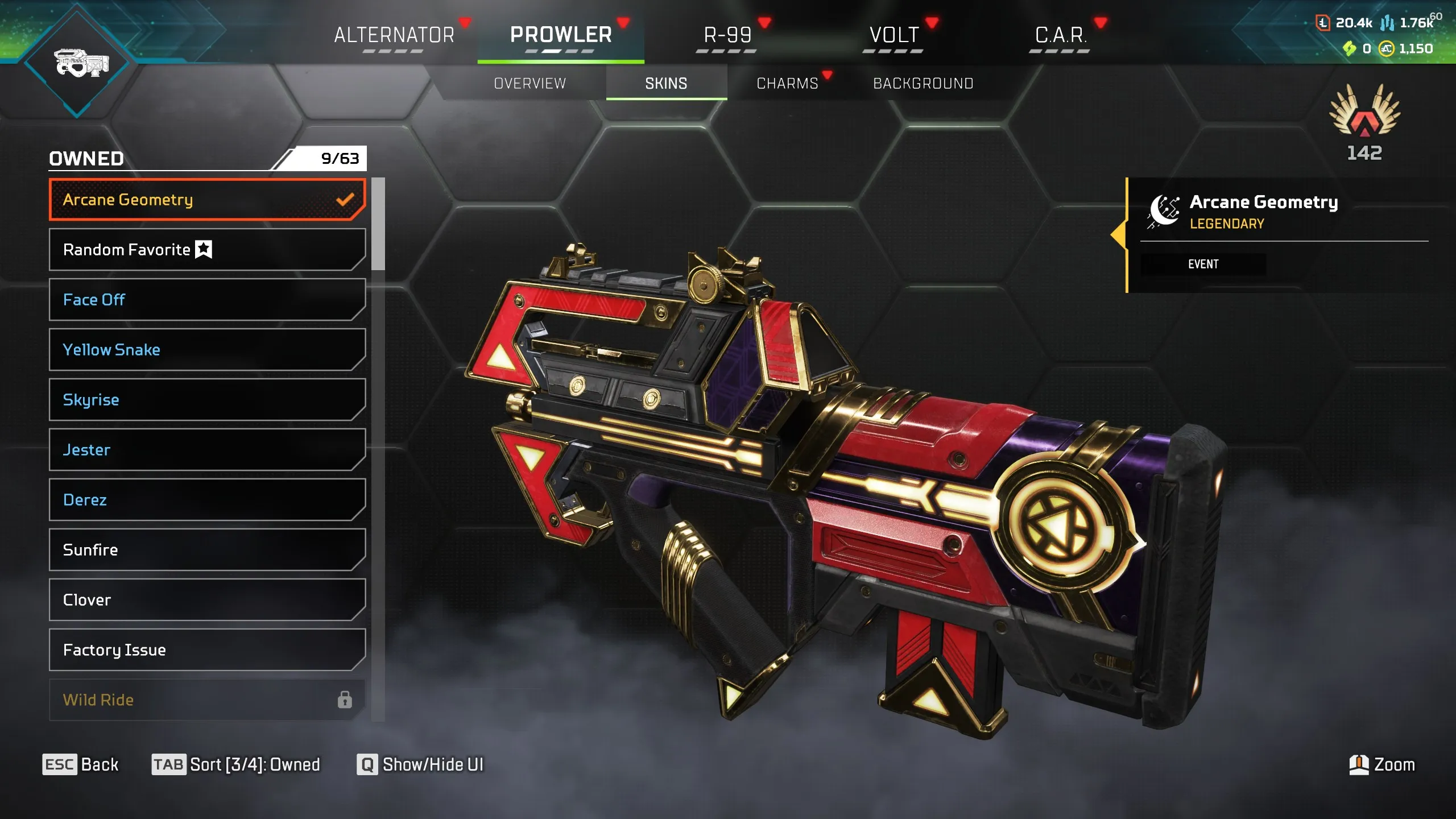
Task: Click the lock icon on Wild Ride
Action: [345, 700]
